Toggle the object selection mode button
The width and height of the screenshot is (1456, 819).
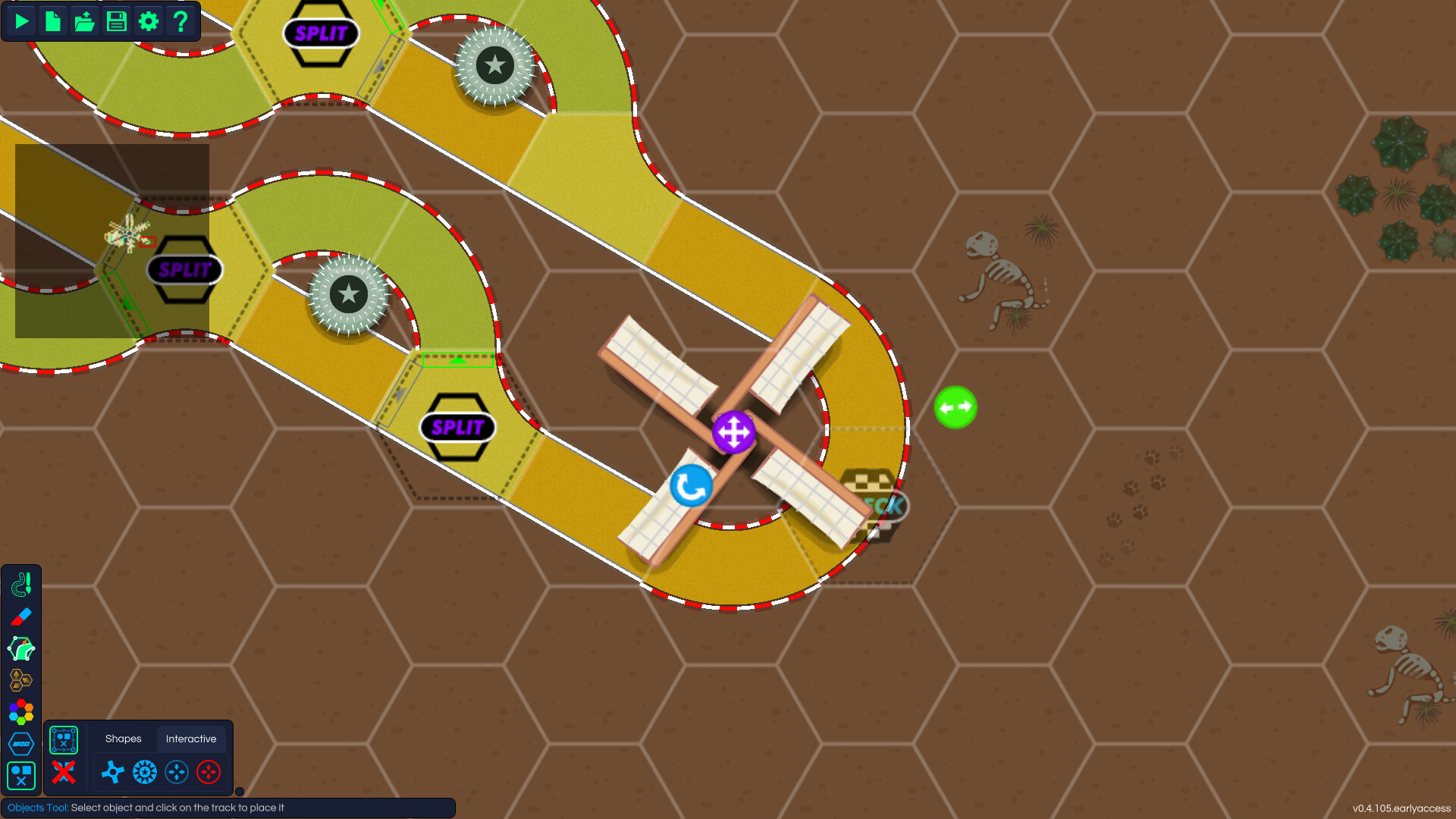click(64, 739)
